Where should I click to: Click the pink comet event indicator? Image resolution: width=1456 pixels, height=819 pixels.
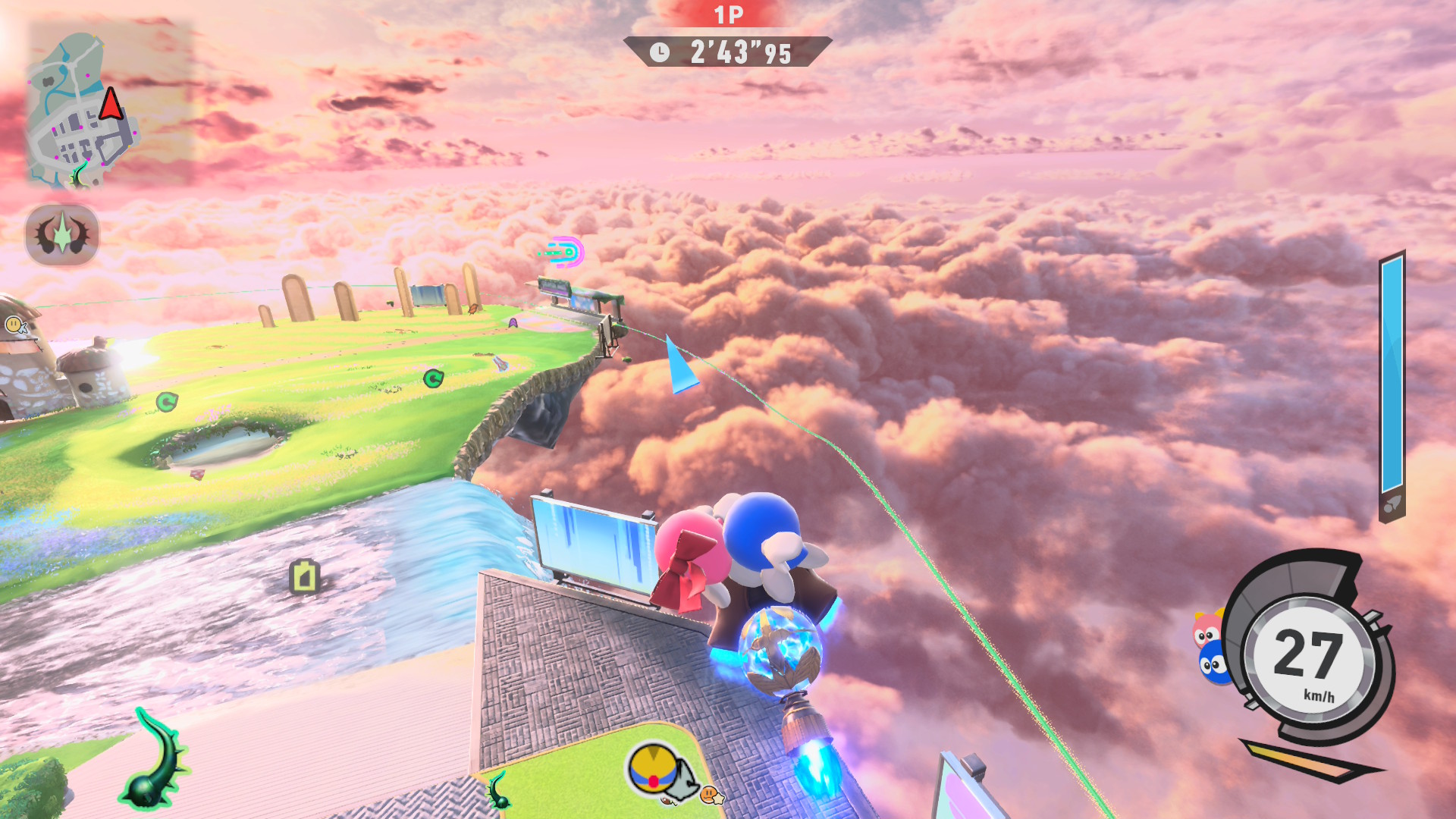pos(565,252)
